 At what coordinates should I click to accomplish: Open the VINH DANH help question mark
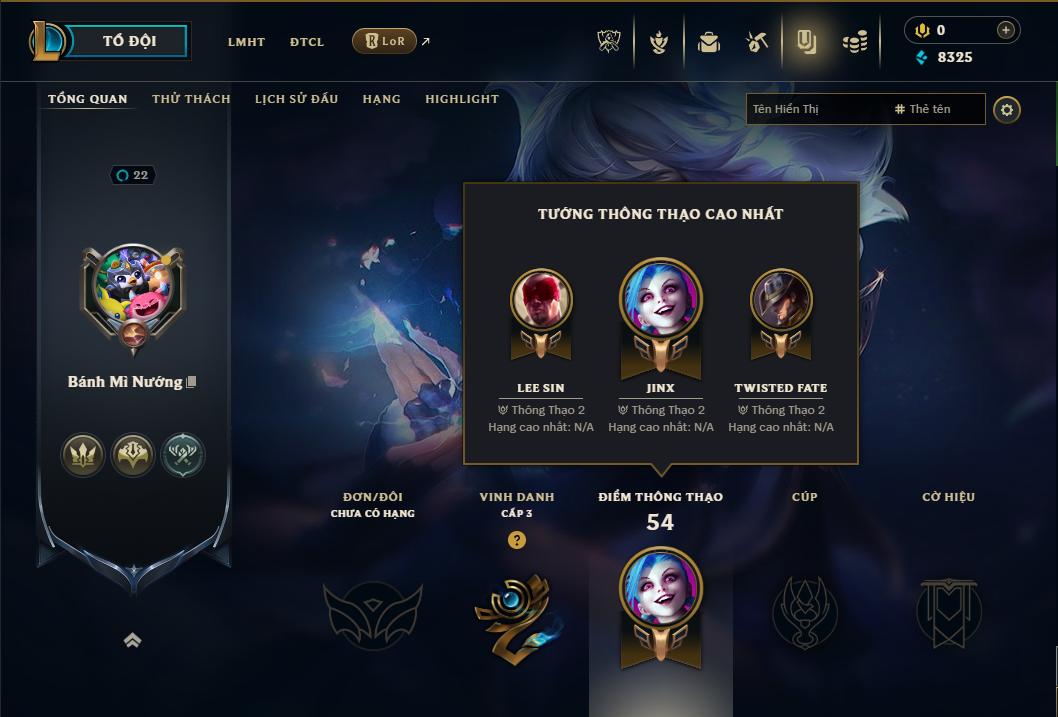pyautogui.click(x=516, y=540)
